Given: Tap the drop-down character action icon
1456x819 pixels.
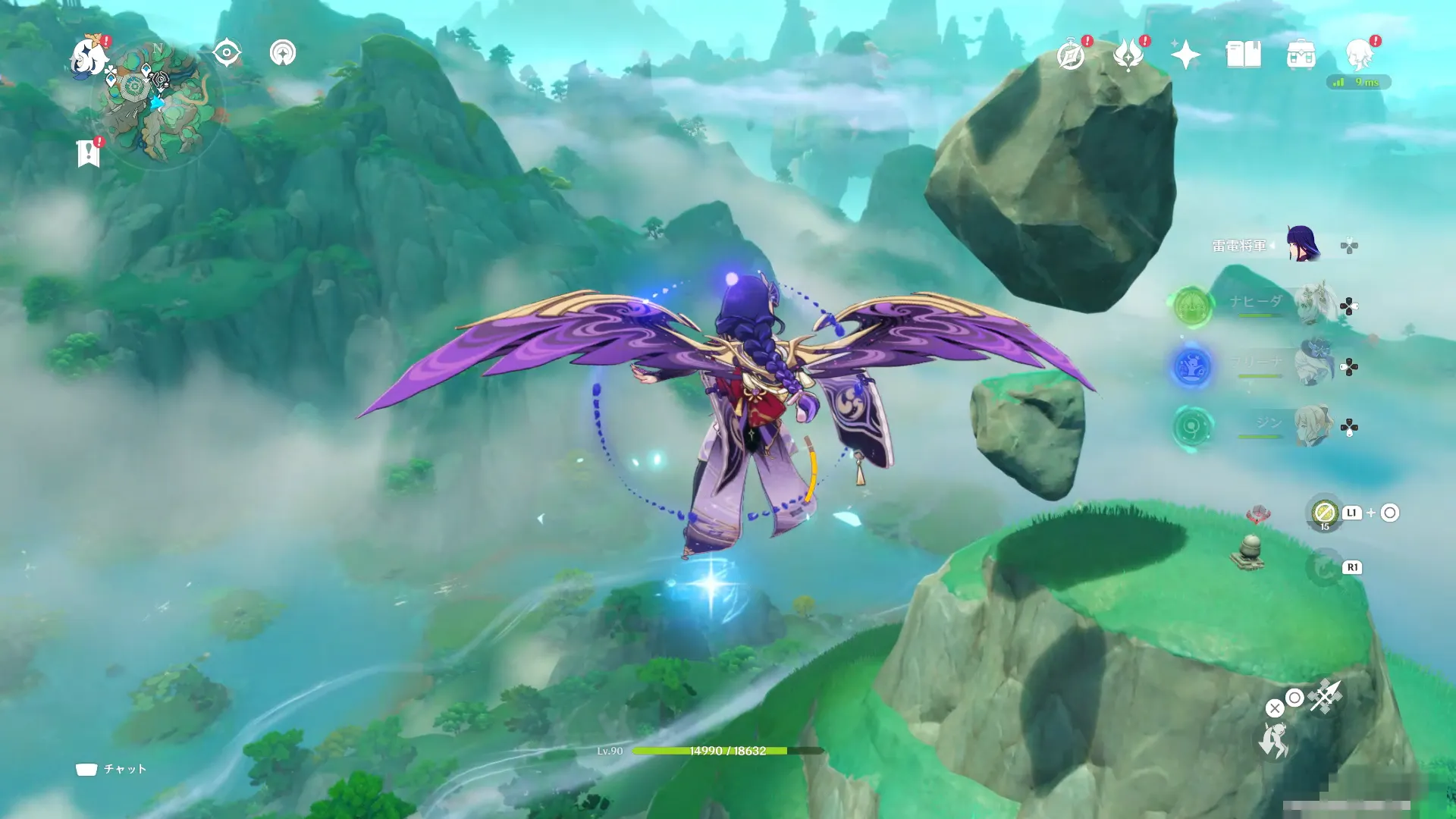Looking at the screenshot, I should (x=1274, y=741).
